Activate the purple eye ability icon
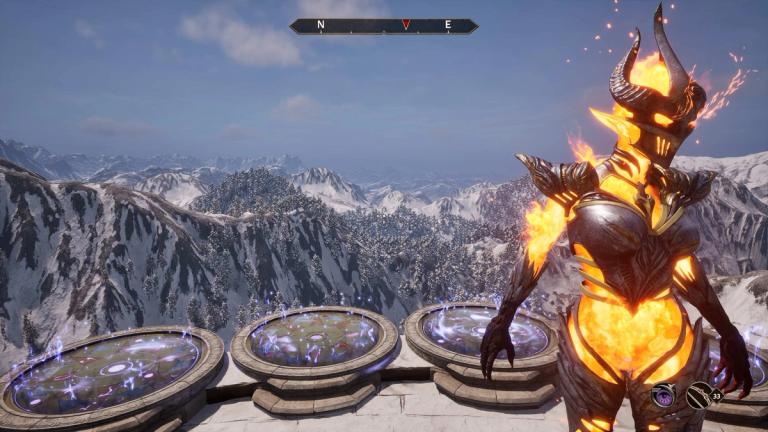 click(663, 396)
